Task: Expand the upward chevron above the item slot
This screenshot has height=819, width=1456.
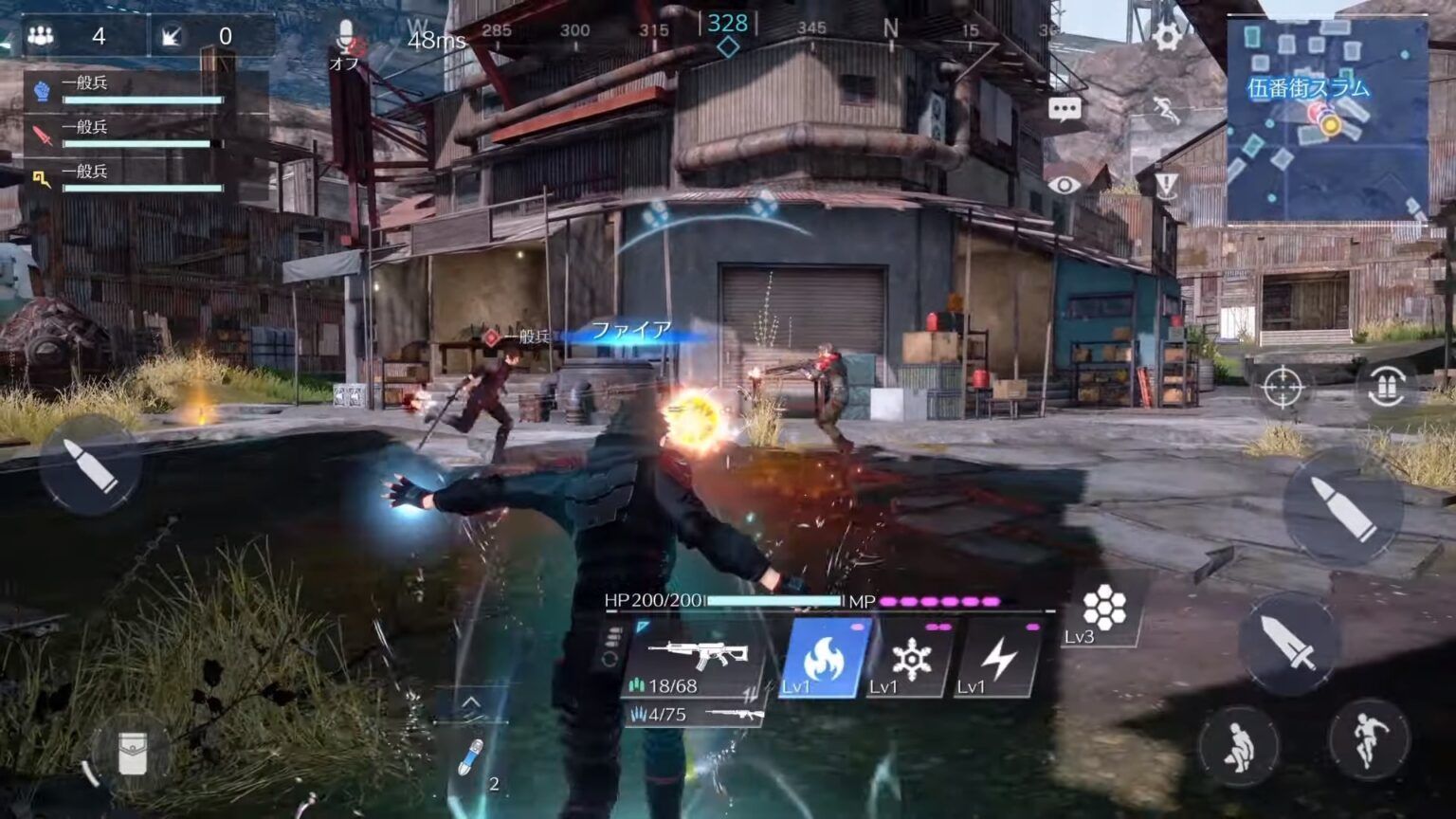Action: 471,701
